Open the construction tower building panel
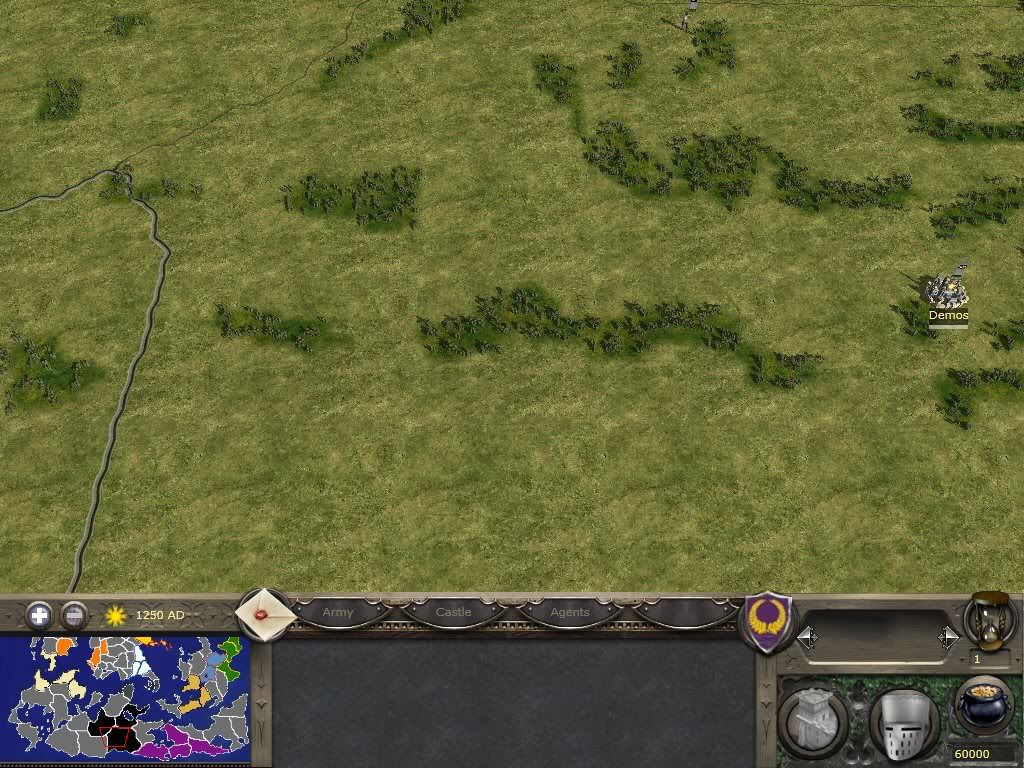Image resolution: width=1024 pixels, height=768 pixels. click(x=812, y=720)
